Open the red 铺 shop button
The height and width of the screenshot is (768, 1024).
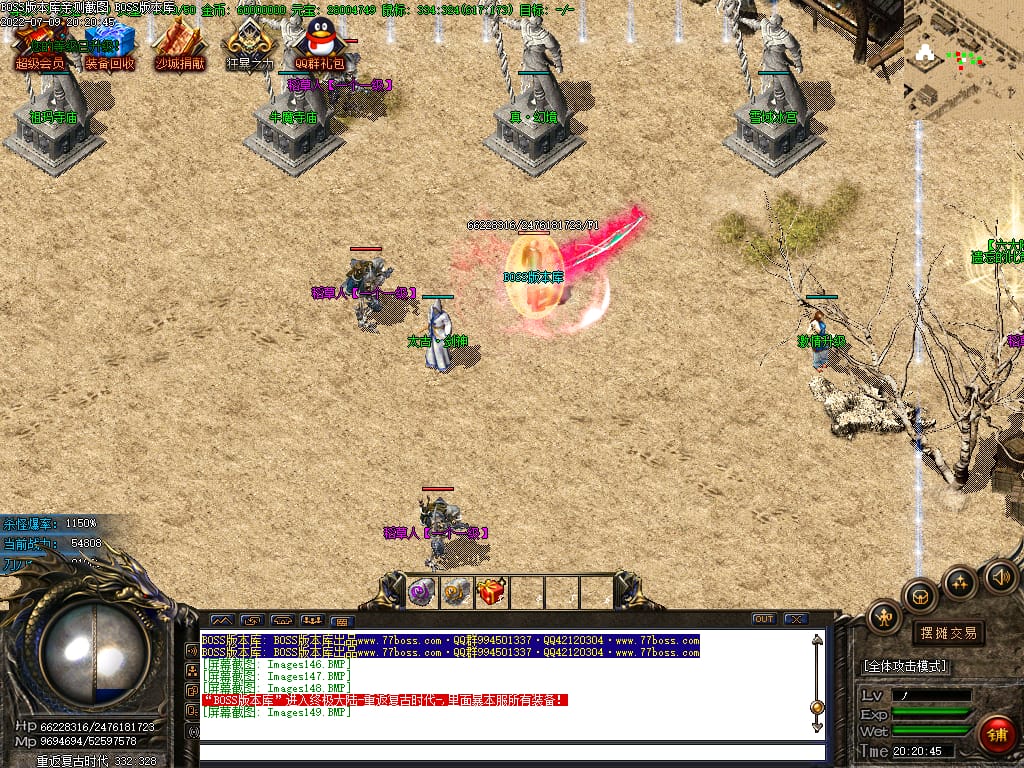996,735
